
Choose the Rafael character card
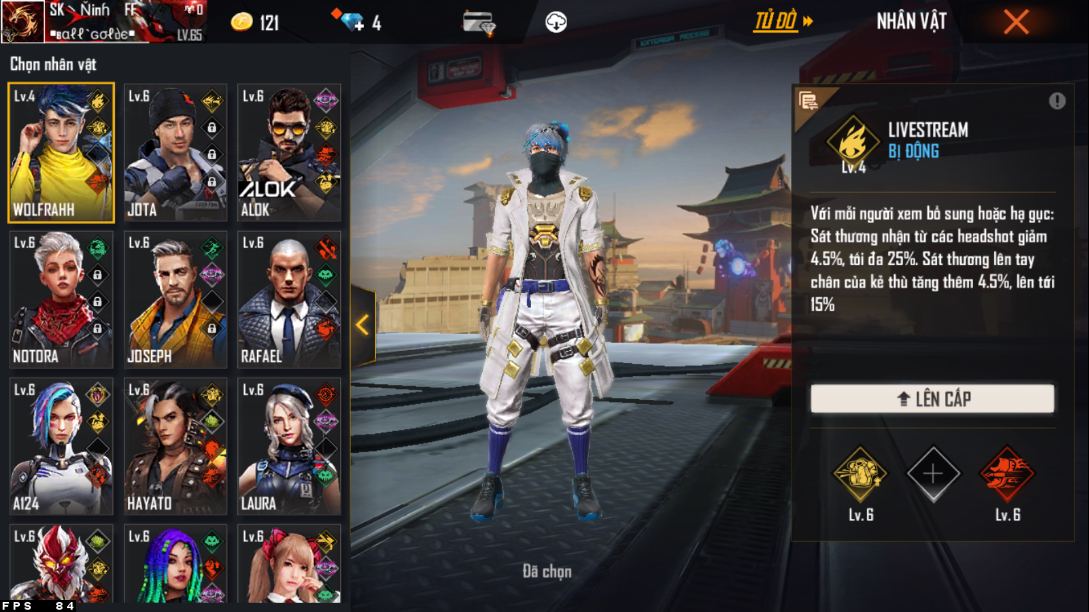[289, 300]
